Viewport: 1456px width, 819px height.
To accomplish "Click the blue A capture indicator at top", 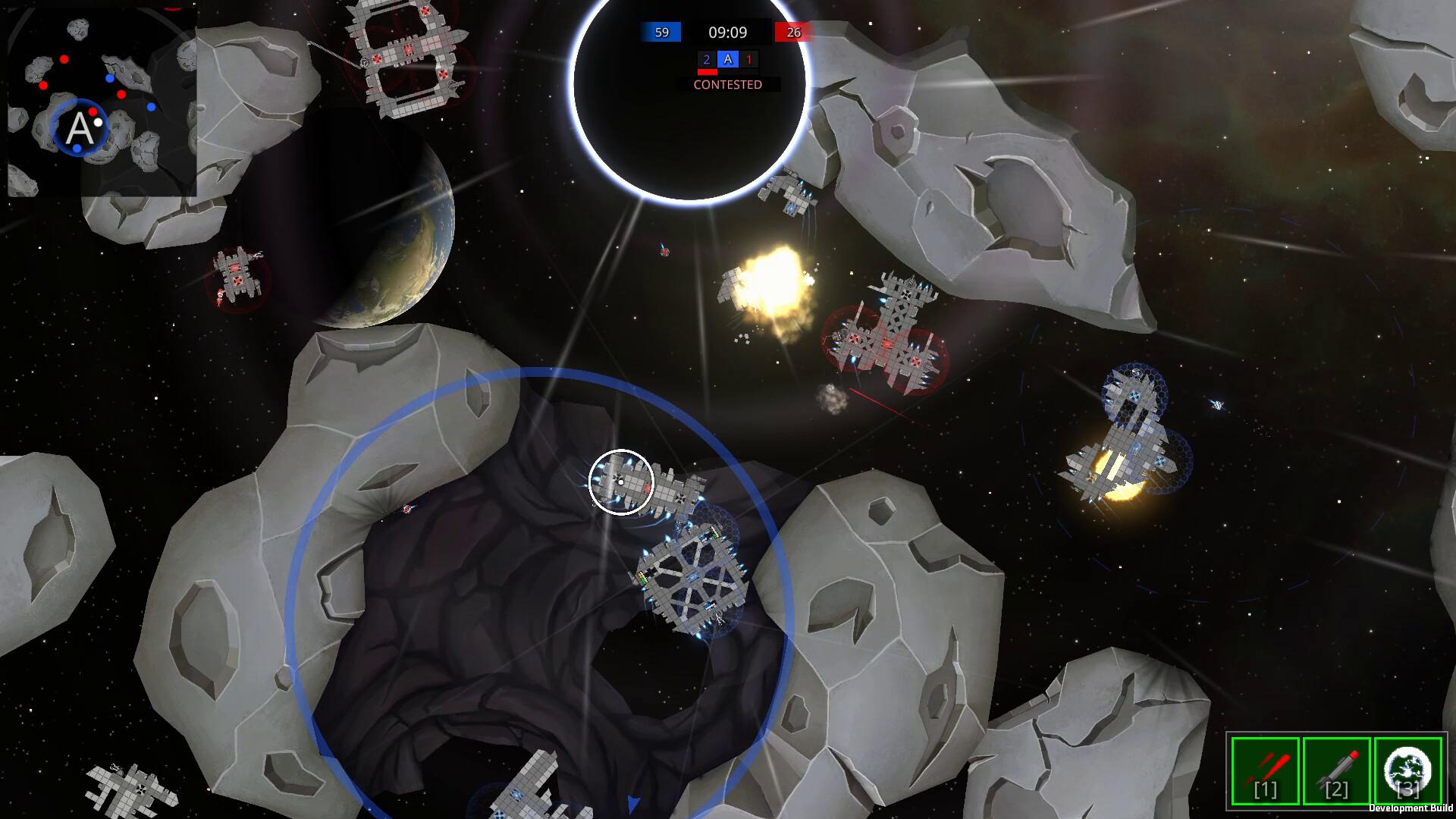I will point(729,58).
